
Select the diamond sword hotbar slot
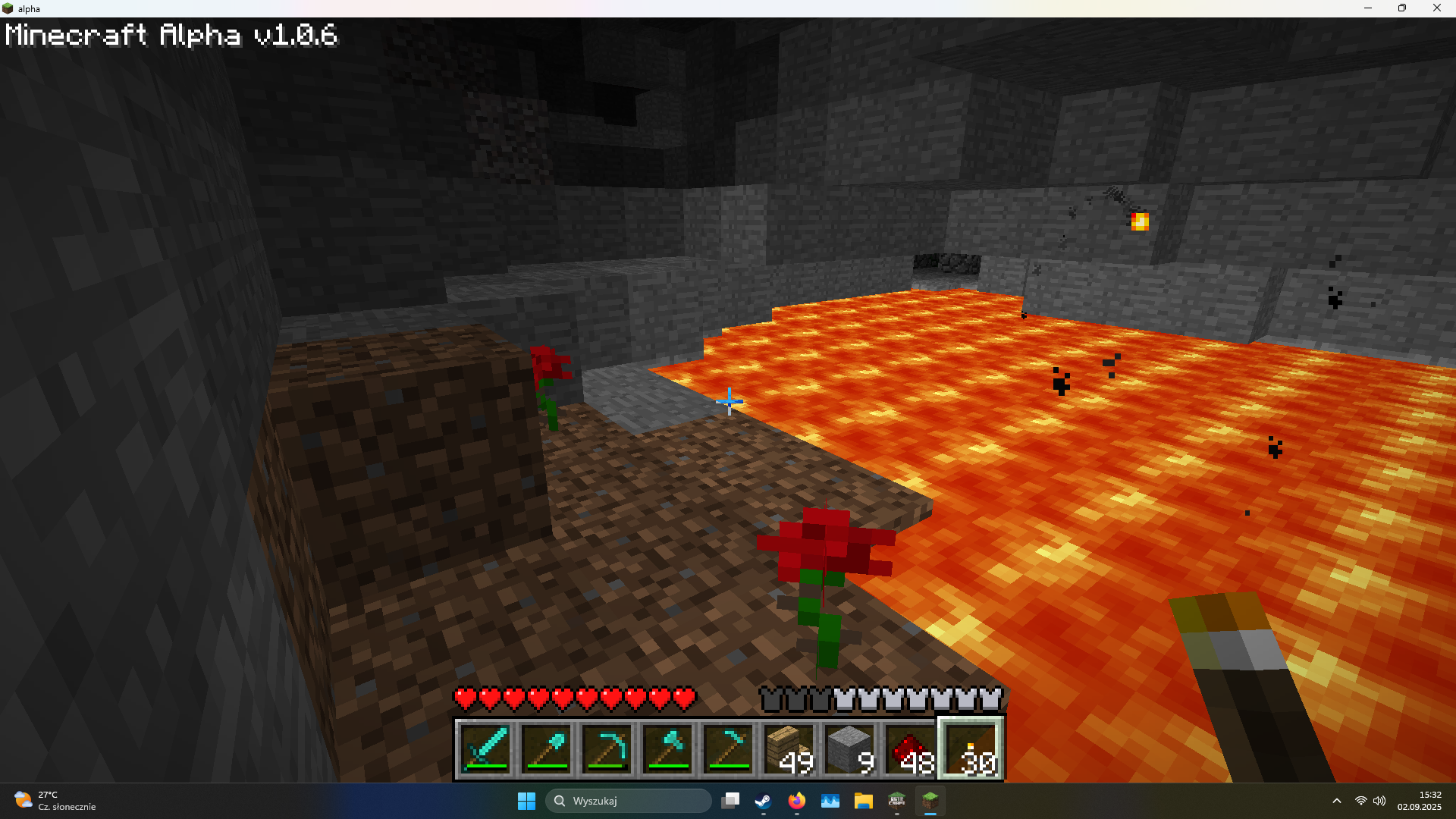[x=486, y=748]
